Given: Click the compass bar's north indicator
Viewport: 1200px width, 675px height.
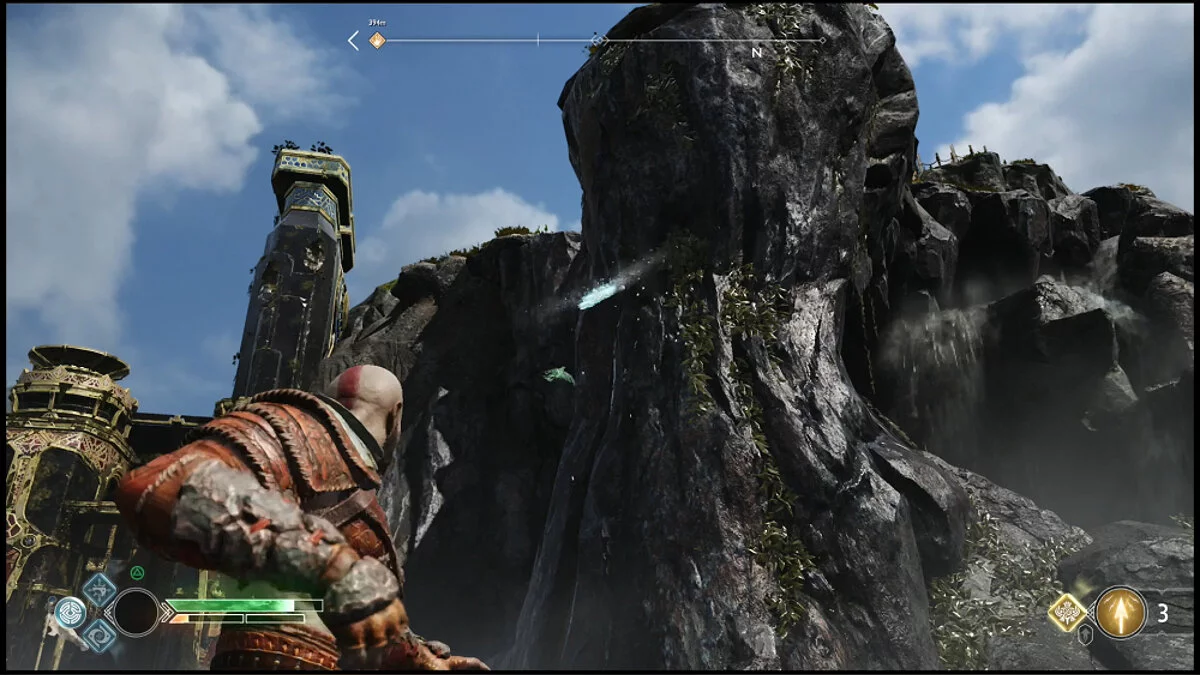Looking at the screenshot, I should (757, 52).
